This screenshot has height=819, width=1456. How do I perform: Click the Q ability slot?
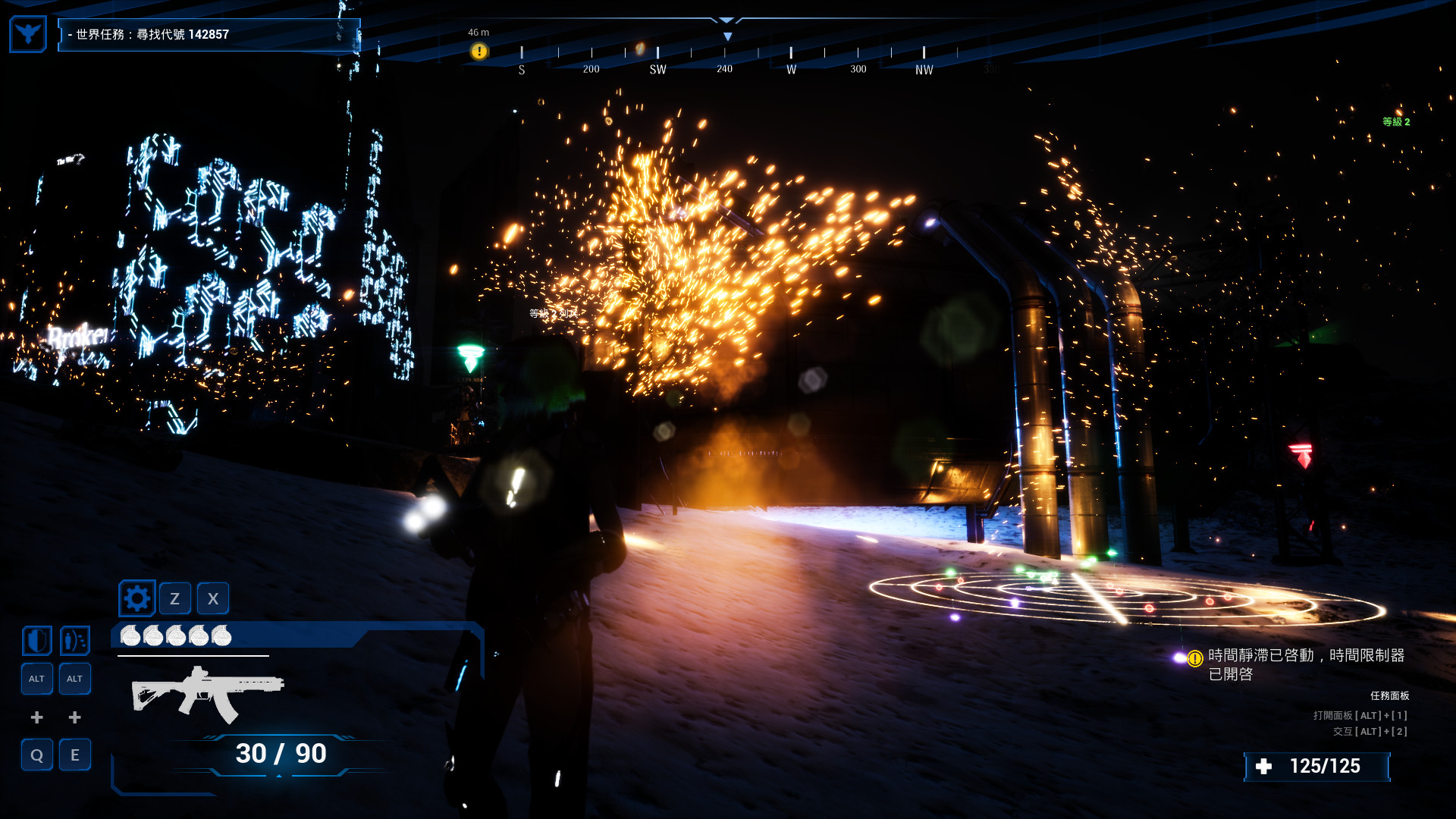36,755
